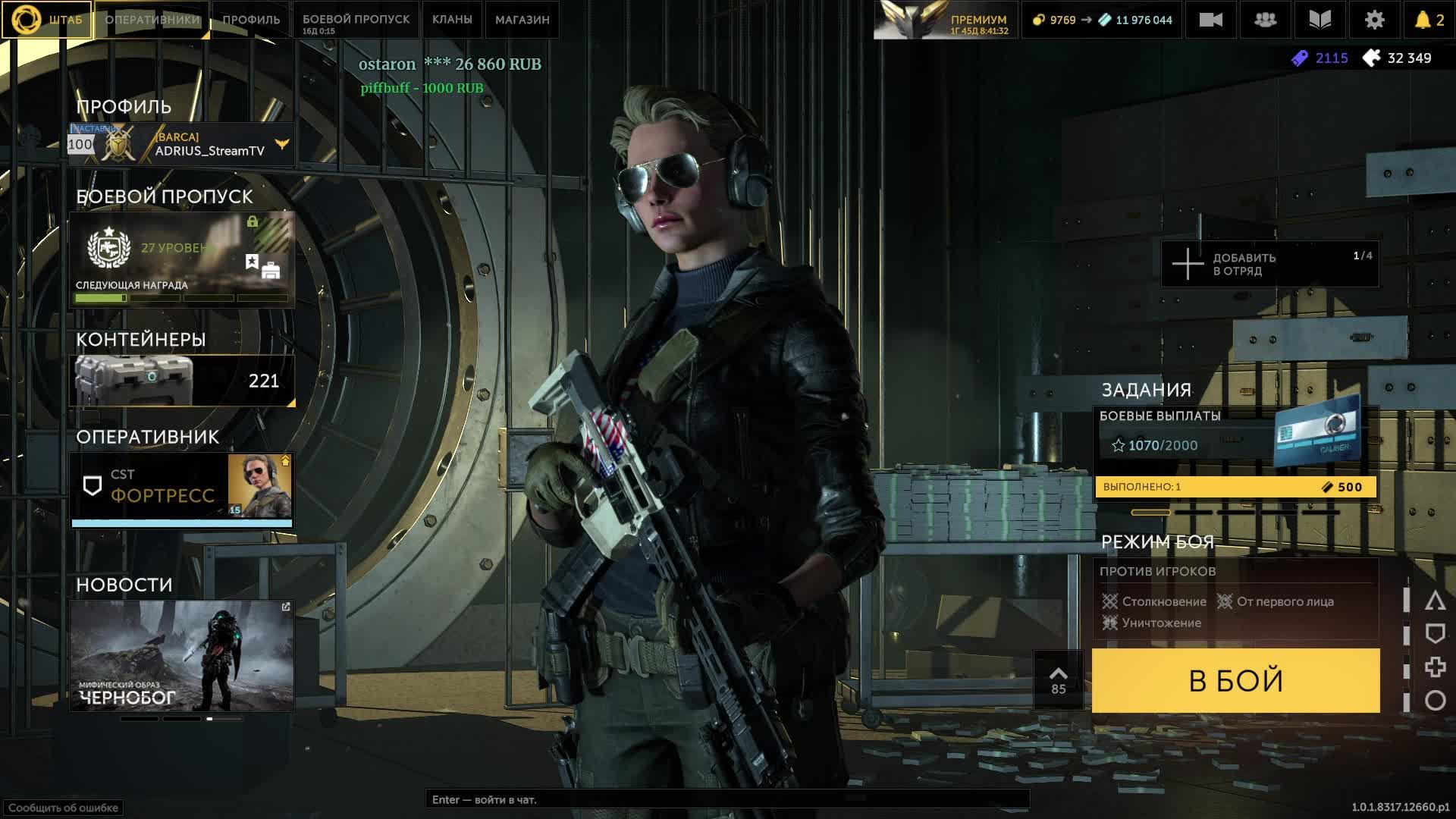Open the Боевой пропуск tab
Image resolution: width=1456 pixels, height=819 pixels.
[356, 20]
